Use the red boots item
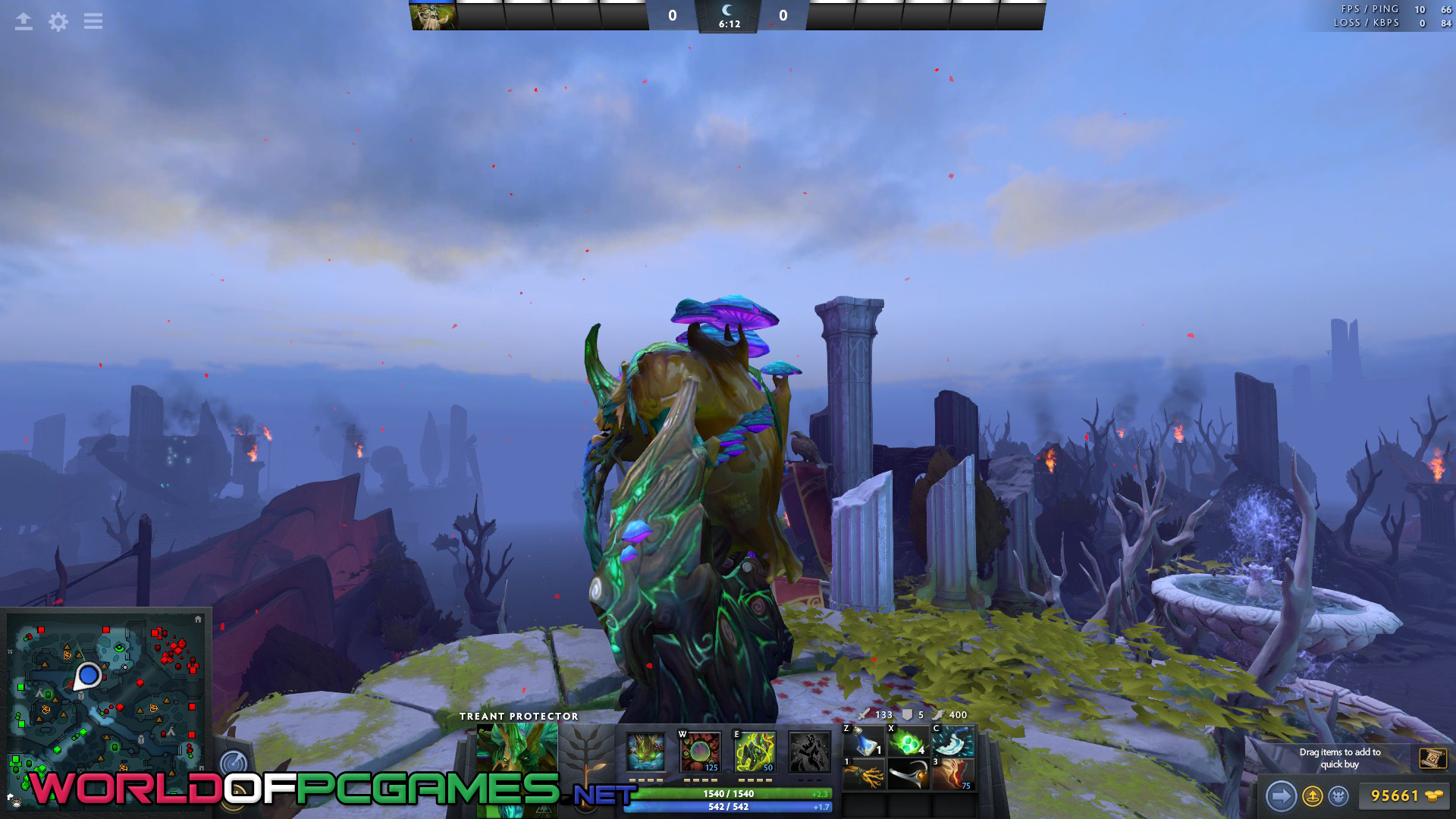 (x=952, y=774)
